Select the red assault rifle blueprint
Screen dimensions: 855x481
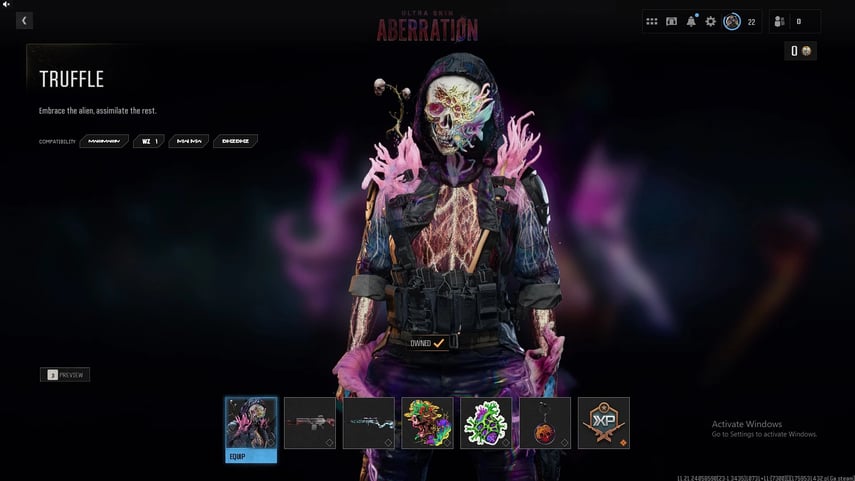(310, 423)
